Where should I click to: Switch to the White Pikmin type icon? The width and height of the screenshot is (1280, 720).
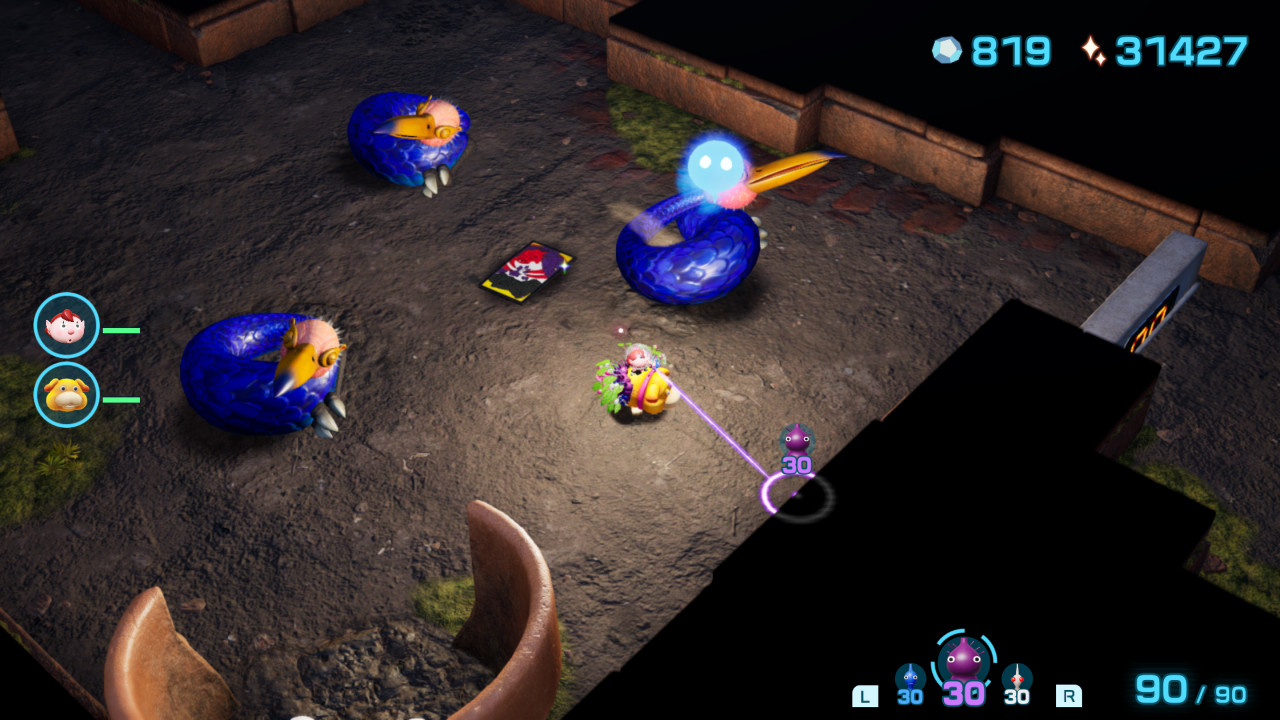(1016, 678)
